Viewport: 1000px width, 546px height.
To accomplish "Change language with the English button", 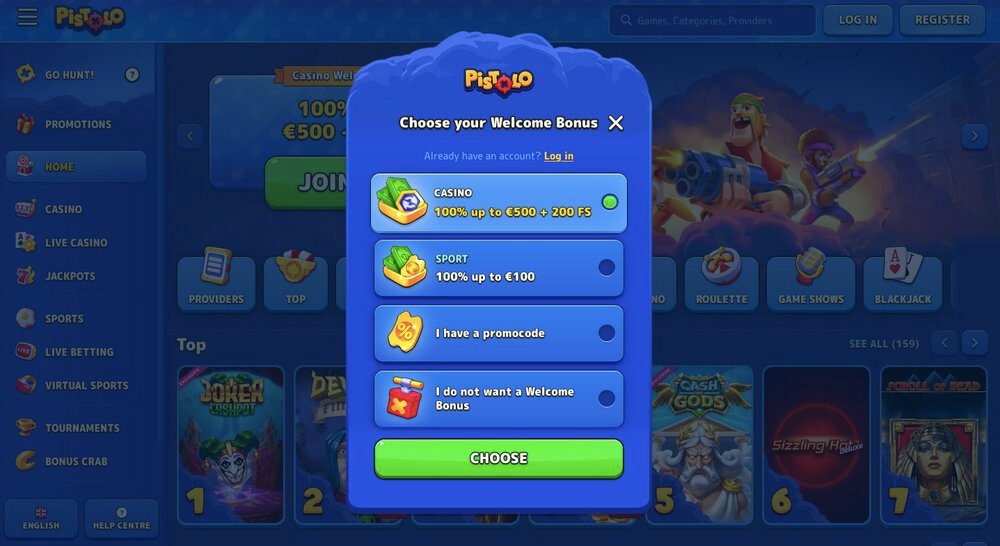I will point(41,518).
